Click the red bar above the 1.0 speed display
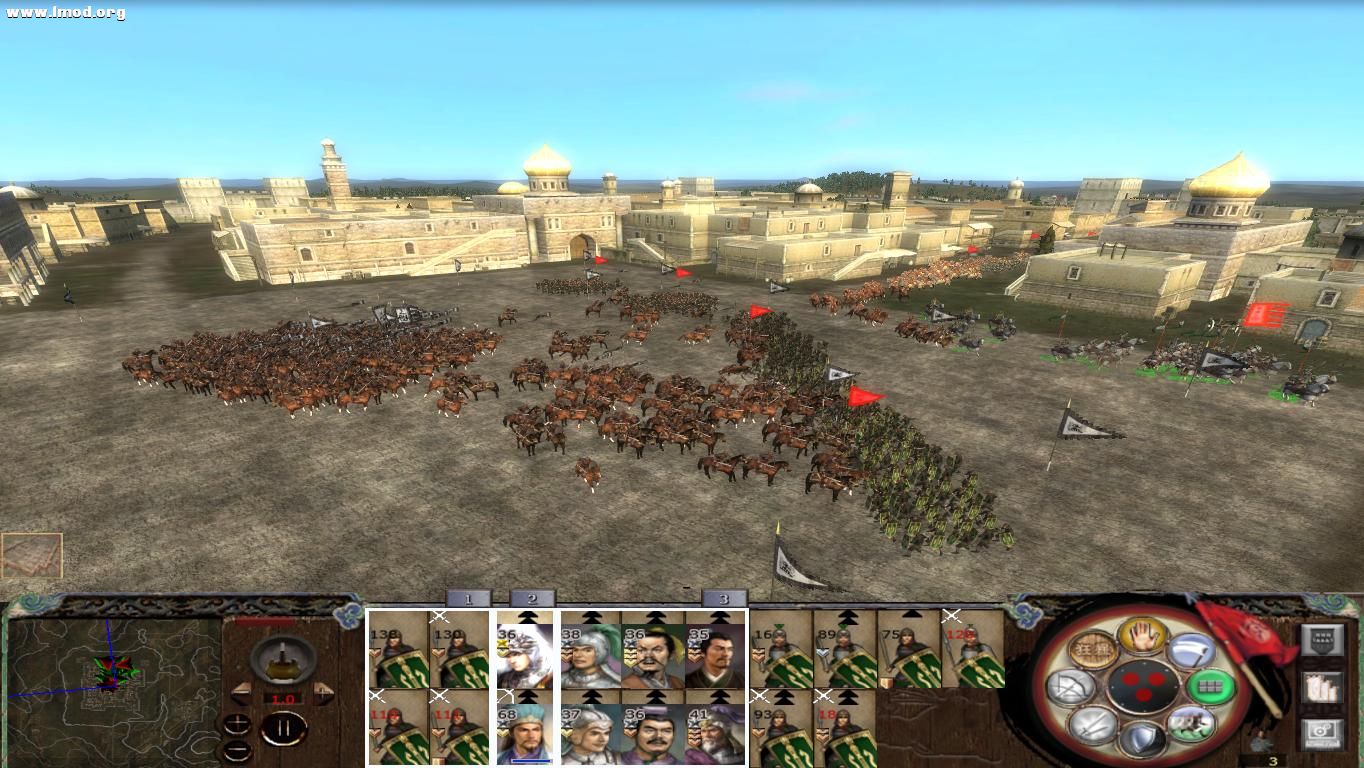 (x=266, y=621)
